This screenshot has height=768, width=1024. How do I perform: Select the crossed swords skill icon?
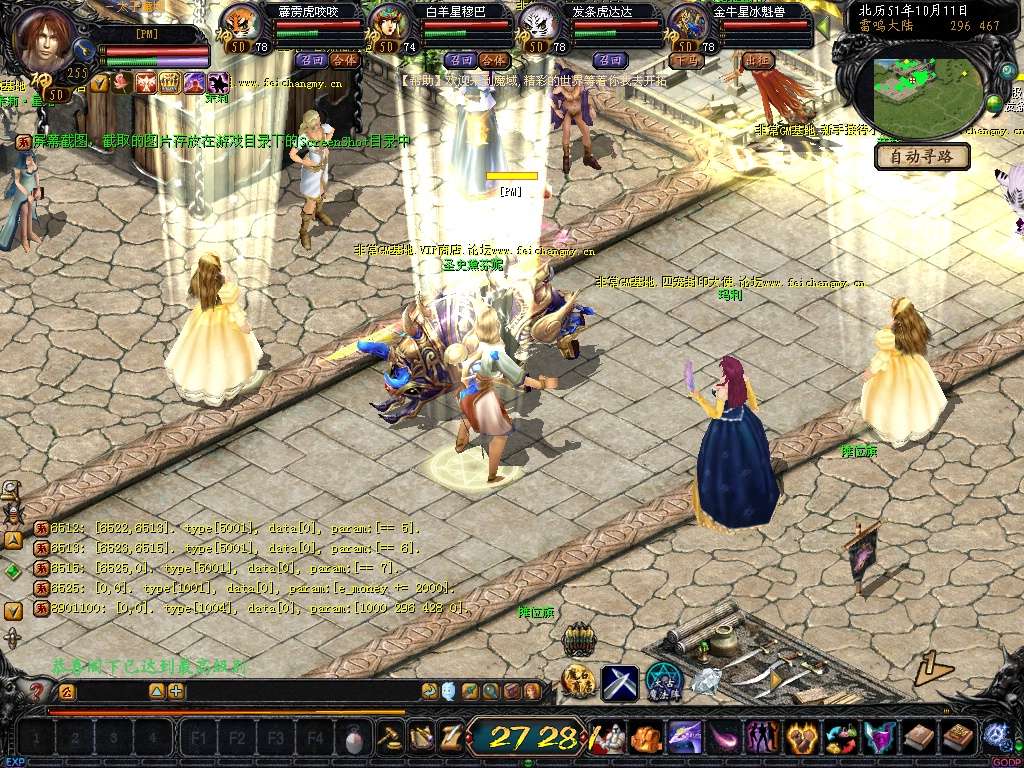[619, 682]
